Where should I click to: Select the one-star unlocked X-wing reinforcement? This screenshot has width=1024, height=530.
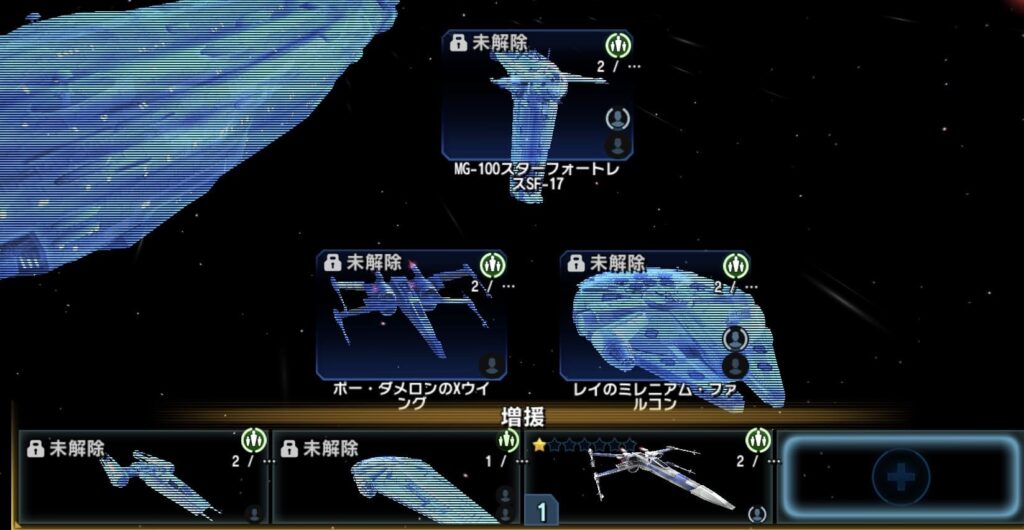pyautogui.click(x=650, y=477)
